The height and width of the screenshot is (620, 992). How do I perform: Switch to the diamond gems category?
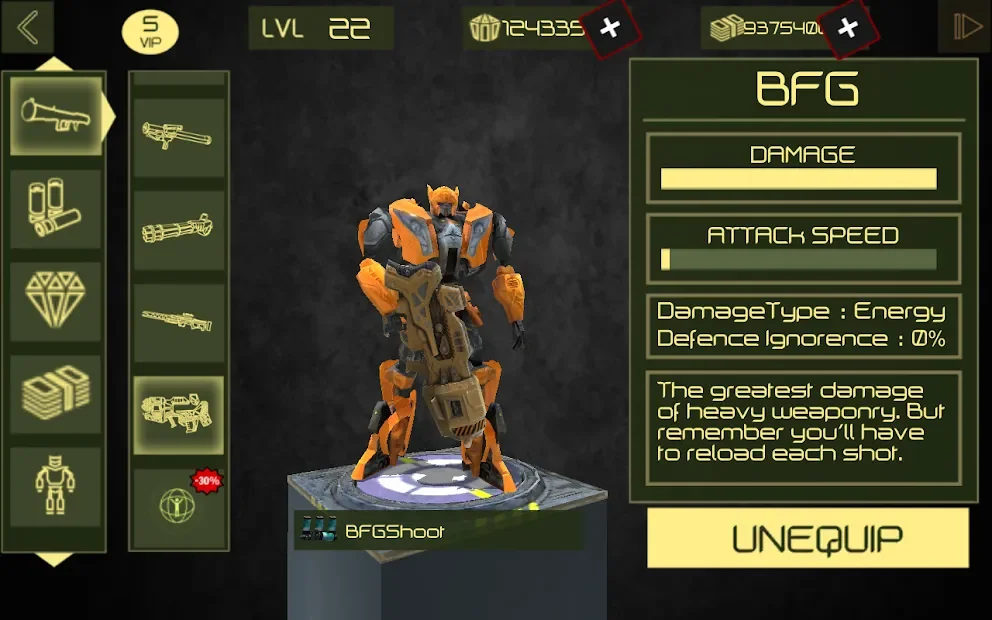[56, 301]
